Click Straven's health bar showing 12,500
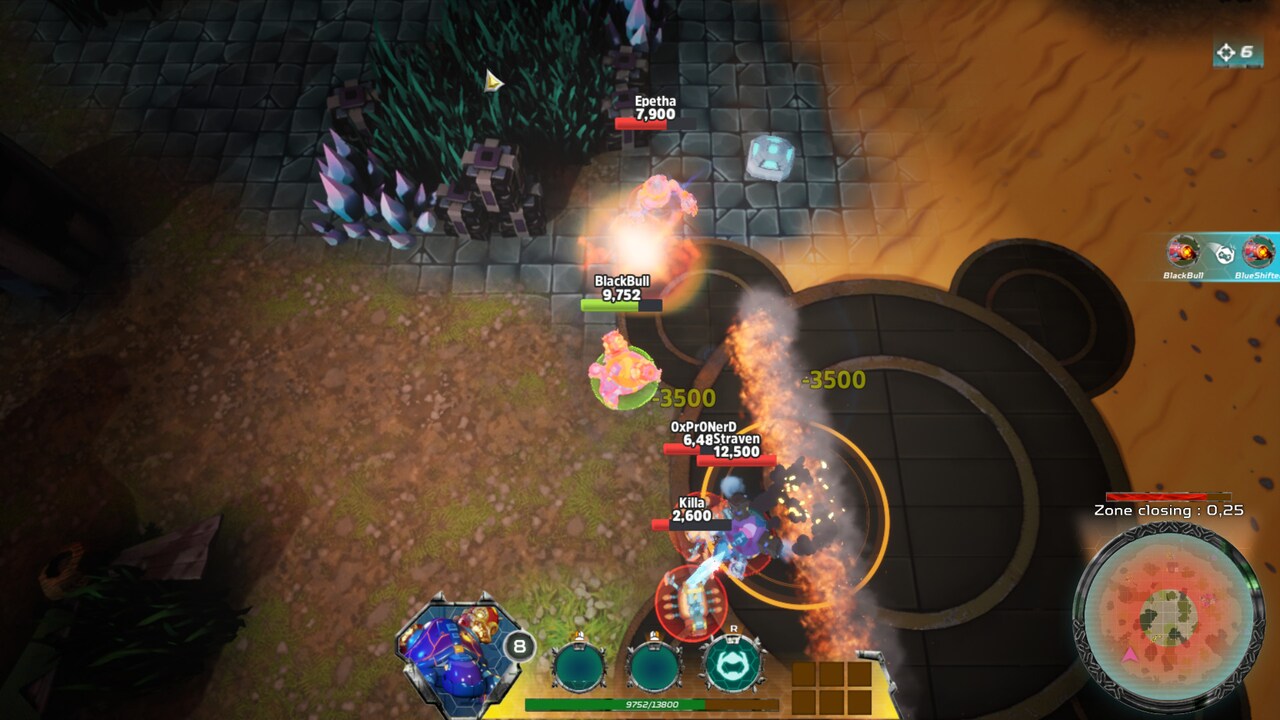Image resolution: width=1280 pixels, height=720 pixels. 737,462
